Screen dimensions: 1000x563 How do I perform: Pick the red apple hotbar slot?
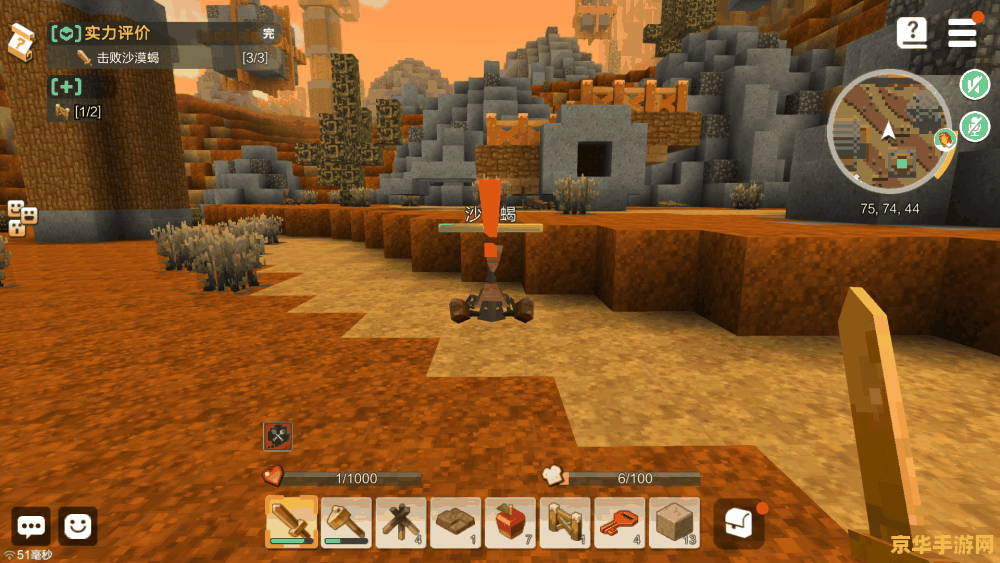(x=510, y=522)
